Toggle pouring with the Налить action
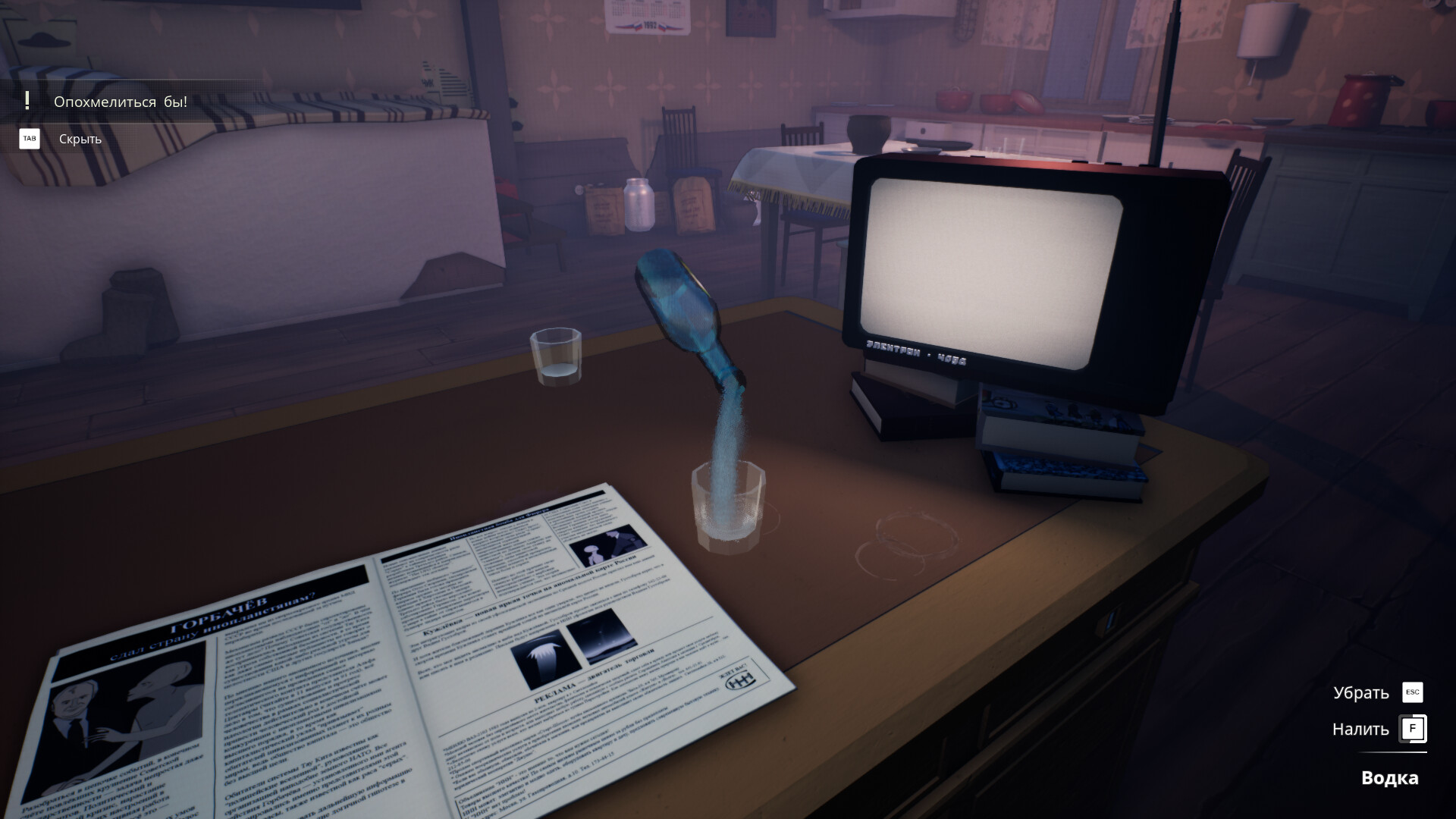 [x=1360, y=728]
